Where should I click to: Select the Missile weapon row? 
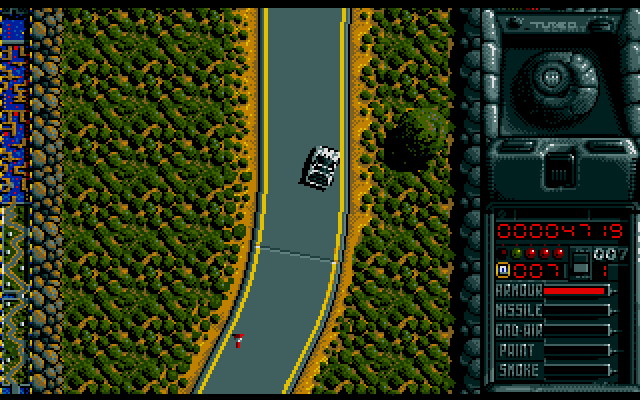pos(553,310)
